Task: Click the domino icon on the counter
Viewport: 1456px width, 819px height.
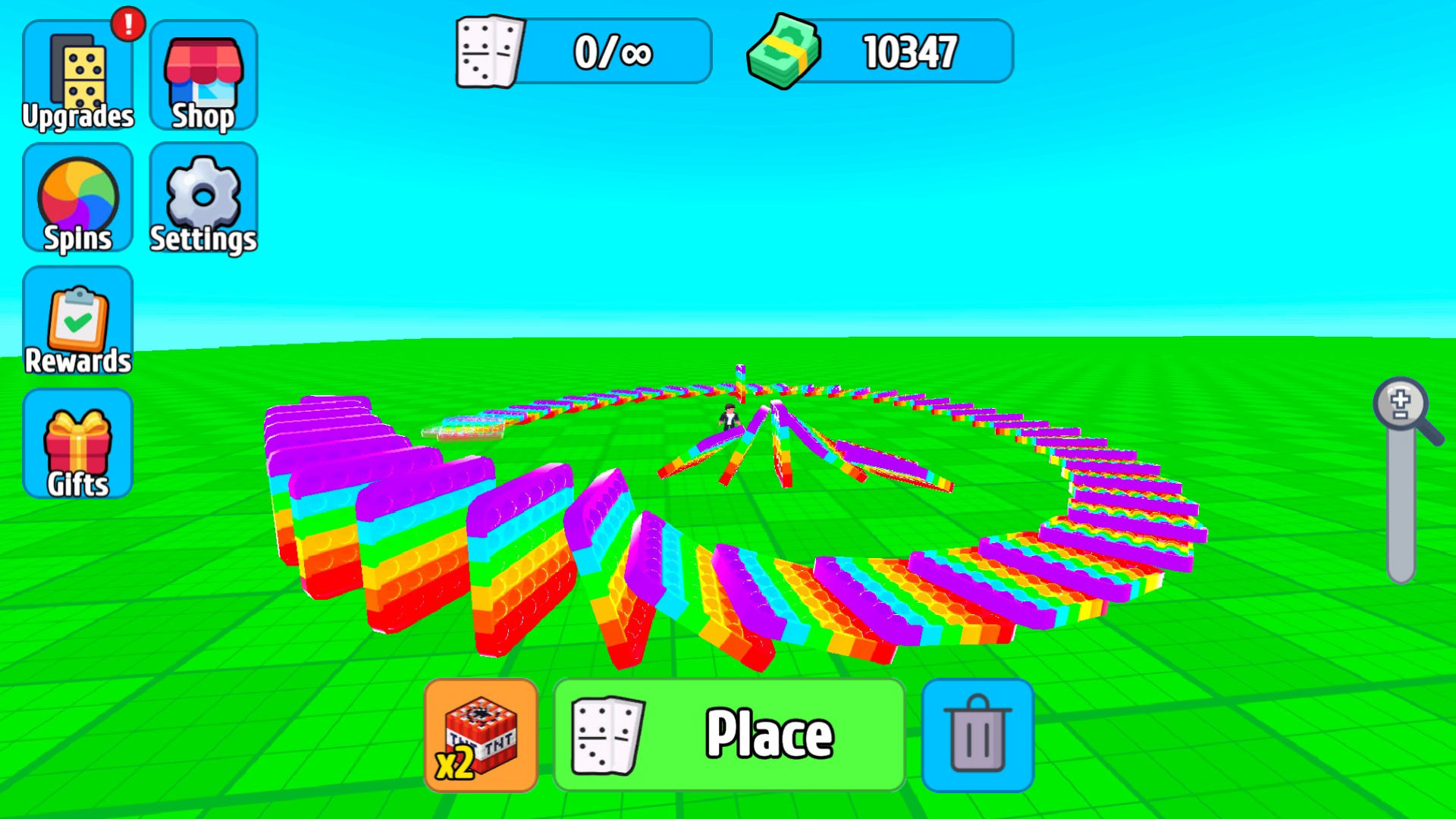Action: click(489, 51)
